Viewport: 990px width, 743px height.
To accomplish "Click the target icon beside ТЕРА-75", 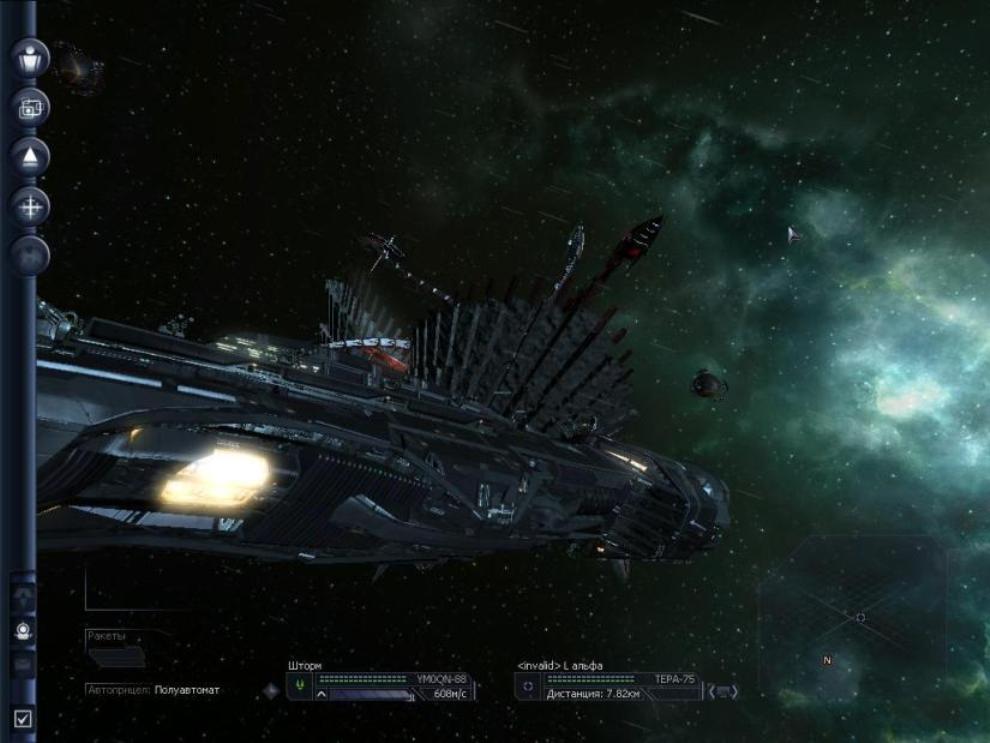I will click(530, 686).
